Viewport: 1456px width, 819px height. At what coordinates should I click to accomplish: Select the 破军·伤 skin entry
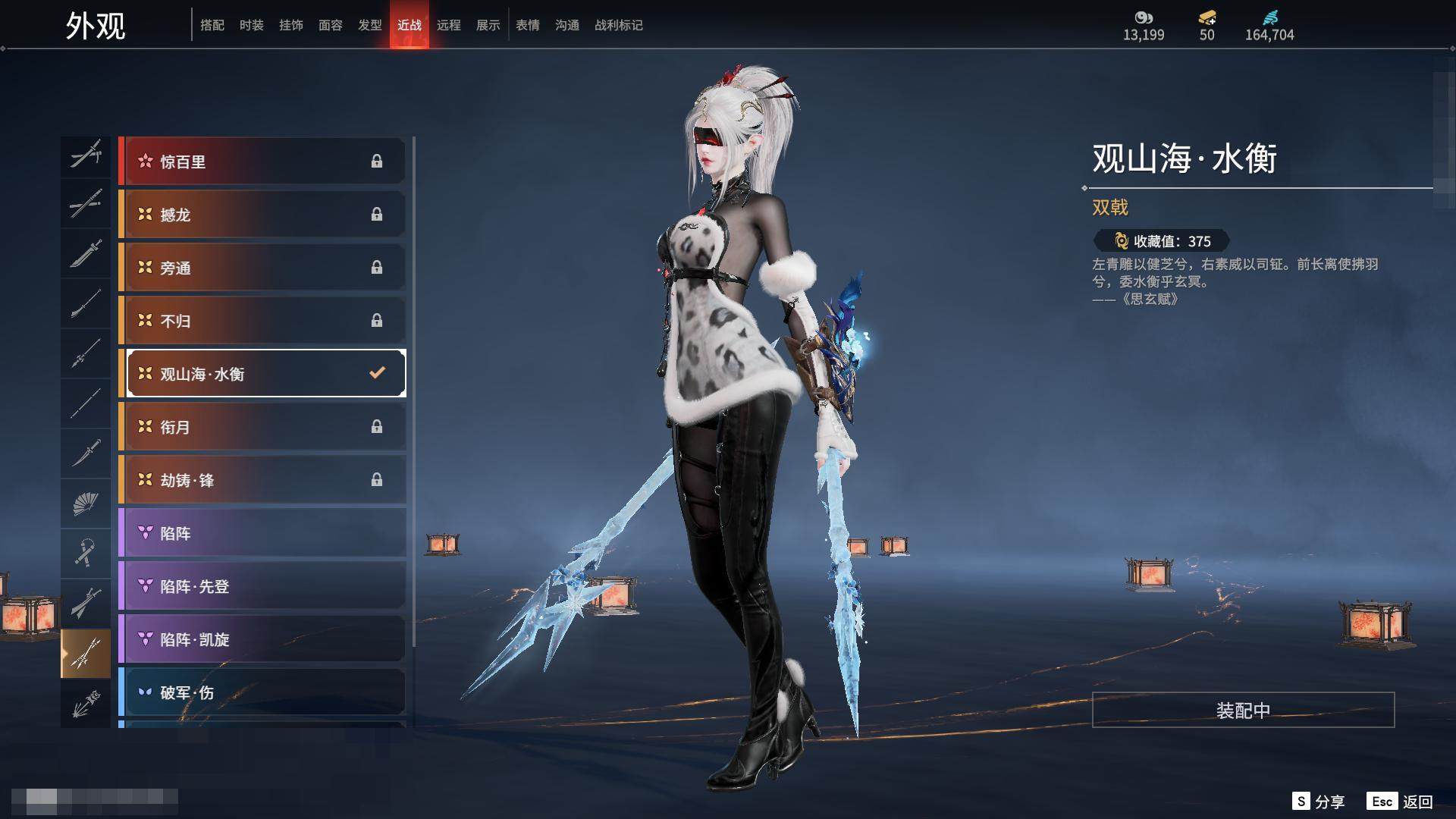point(262,692)
